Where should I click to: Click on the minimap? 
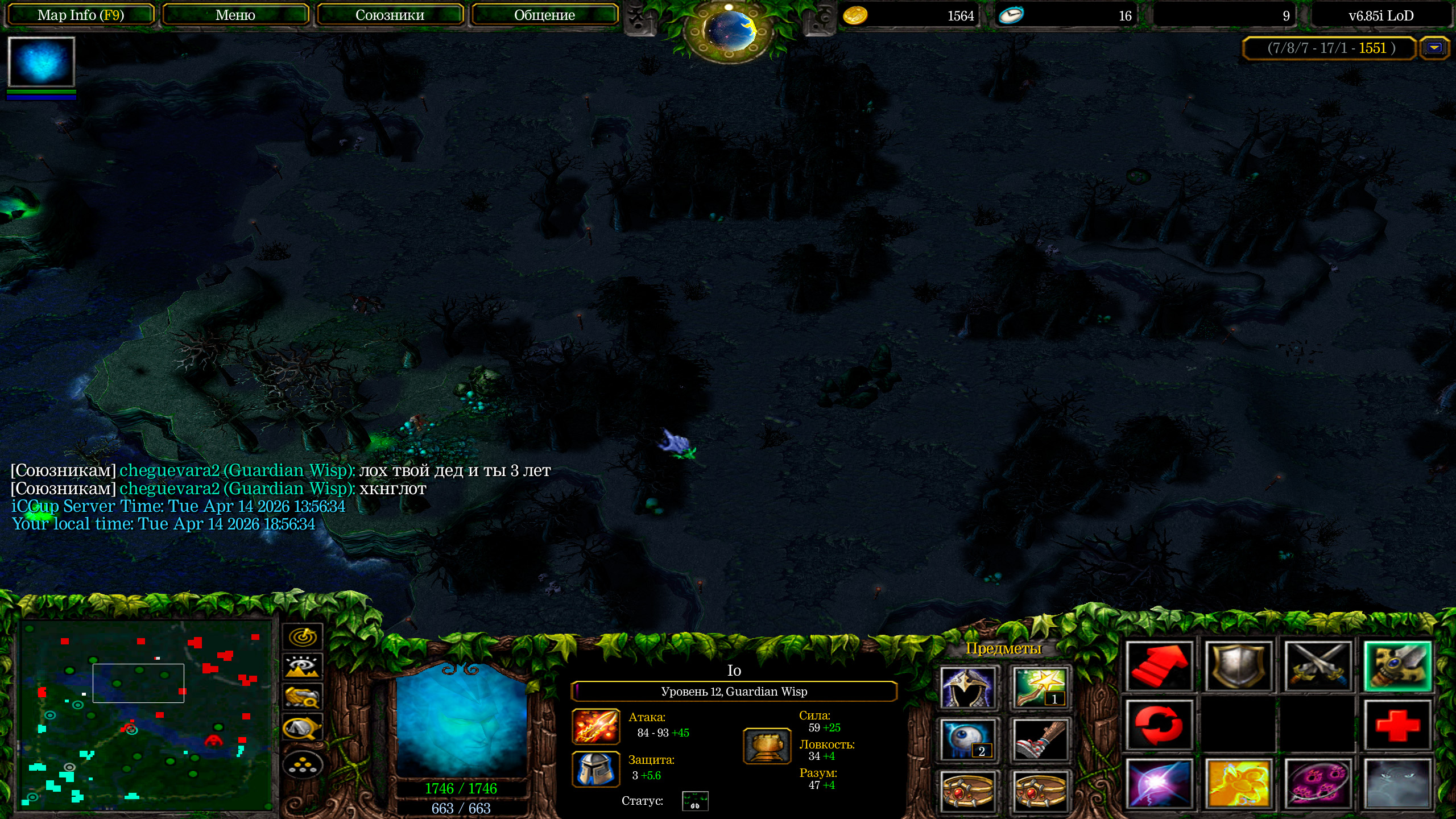click(146, 714)
